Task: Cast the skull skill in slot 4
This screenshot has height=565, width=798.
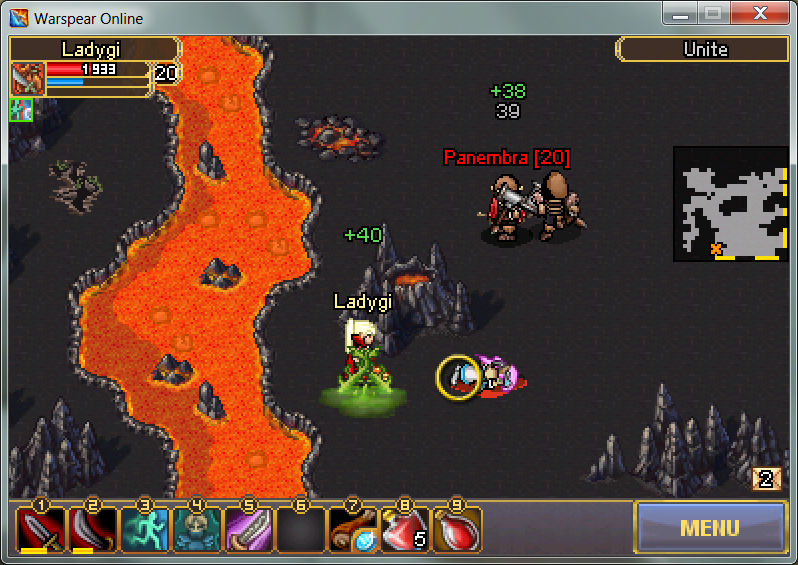Action: (197, 530)
